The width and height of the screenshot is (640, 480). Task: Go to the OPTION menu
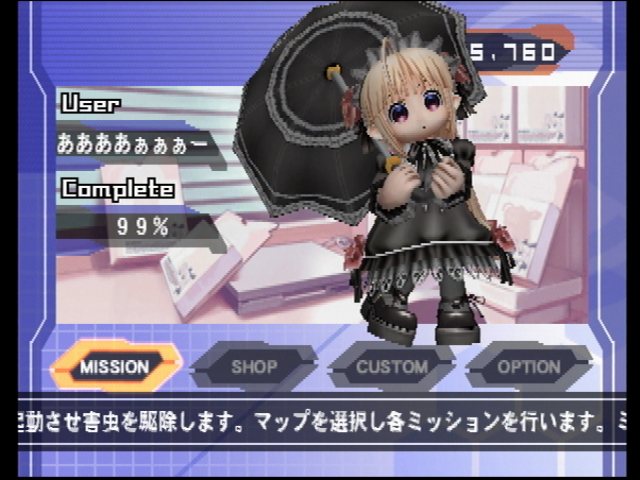point(529,366)
